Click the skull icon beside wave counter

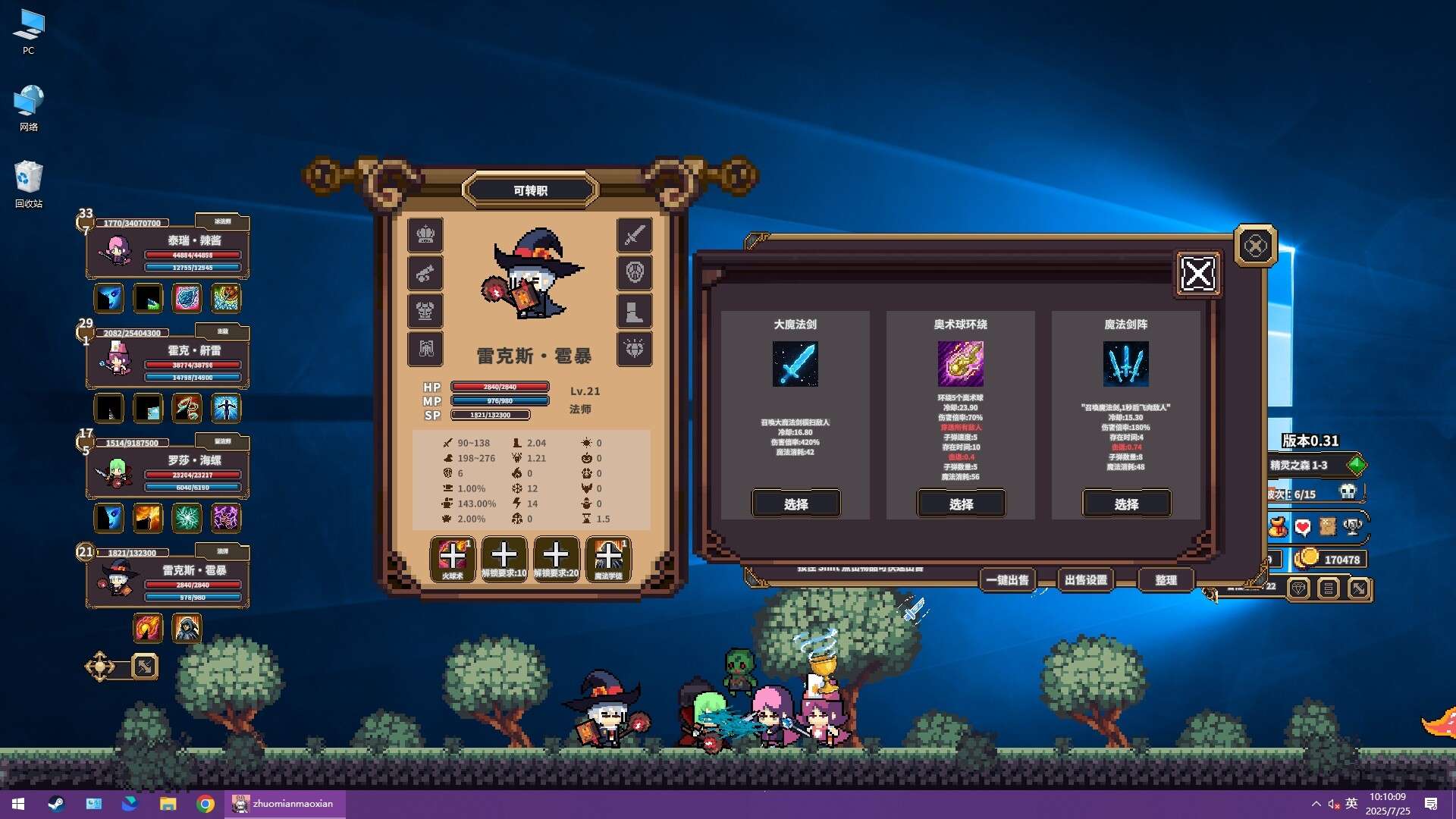click(1348, 492)
